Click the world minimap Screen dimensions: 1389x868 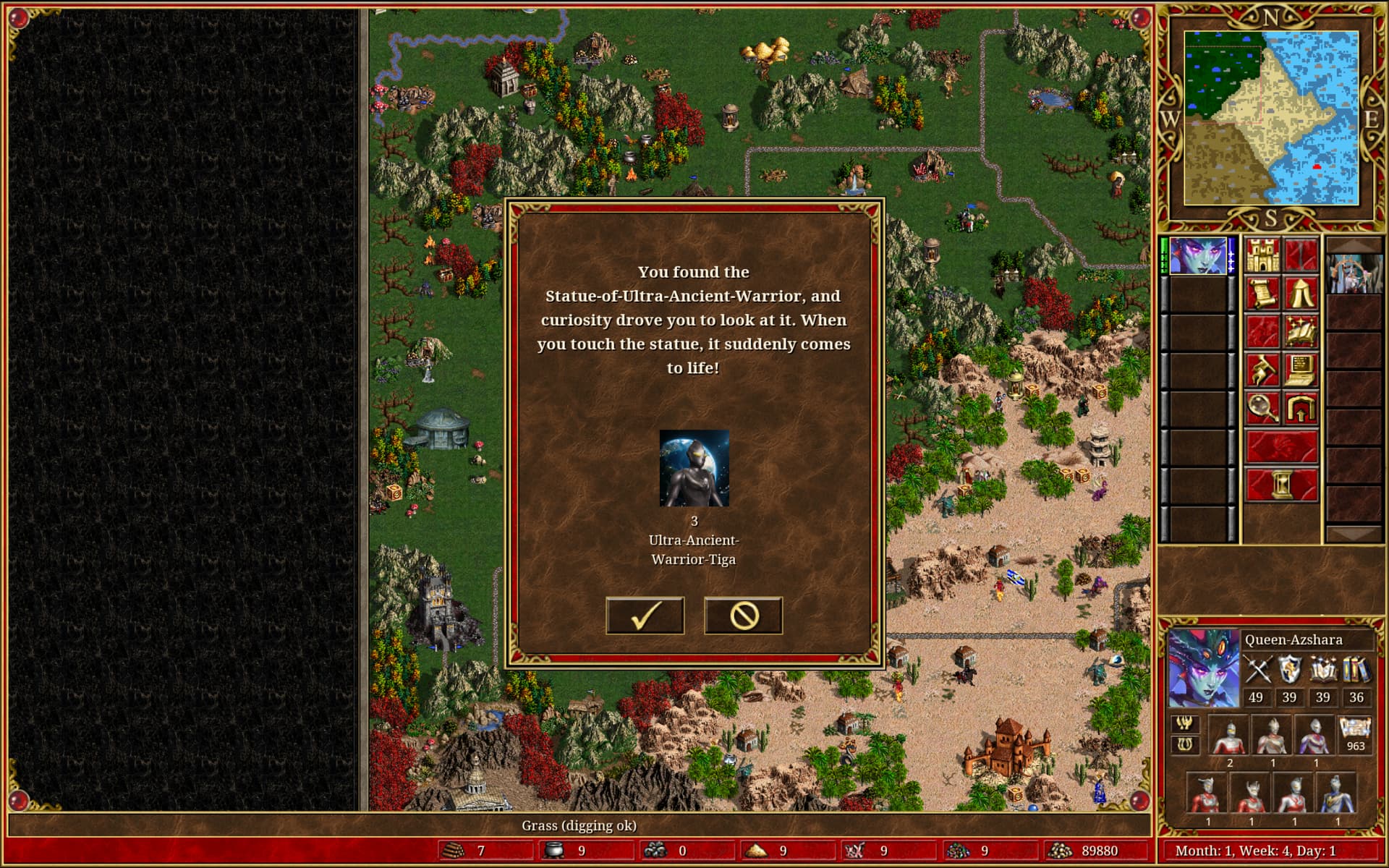pos(1271,118)
